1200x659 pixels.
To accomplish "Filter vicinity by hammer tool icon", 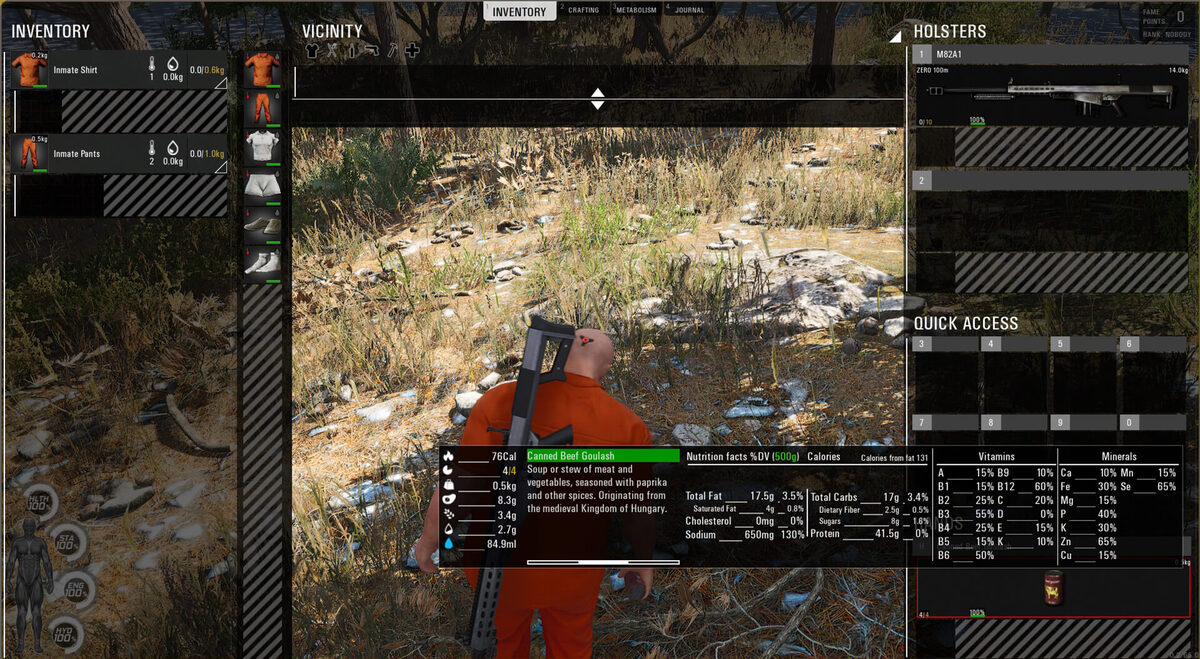I will point(392,51).
